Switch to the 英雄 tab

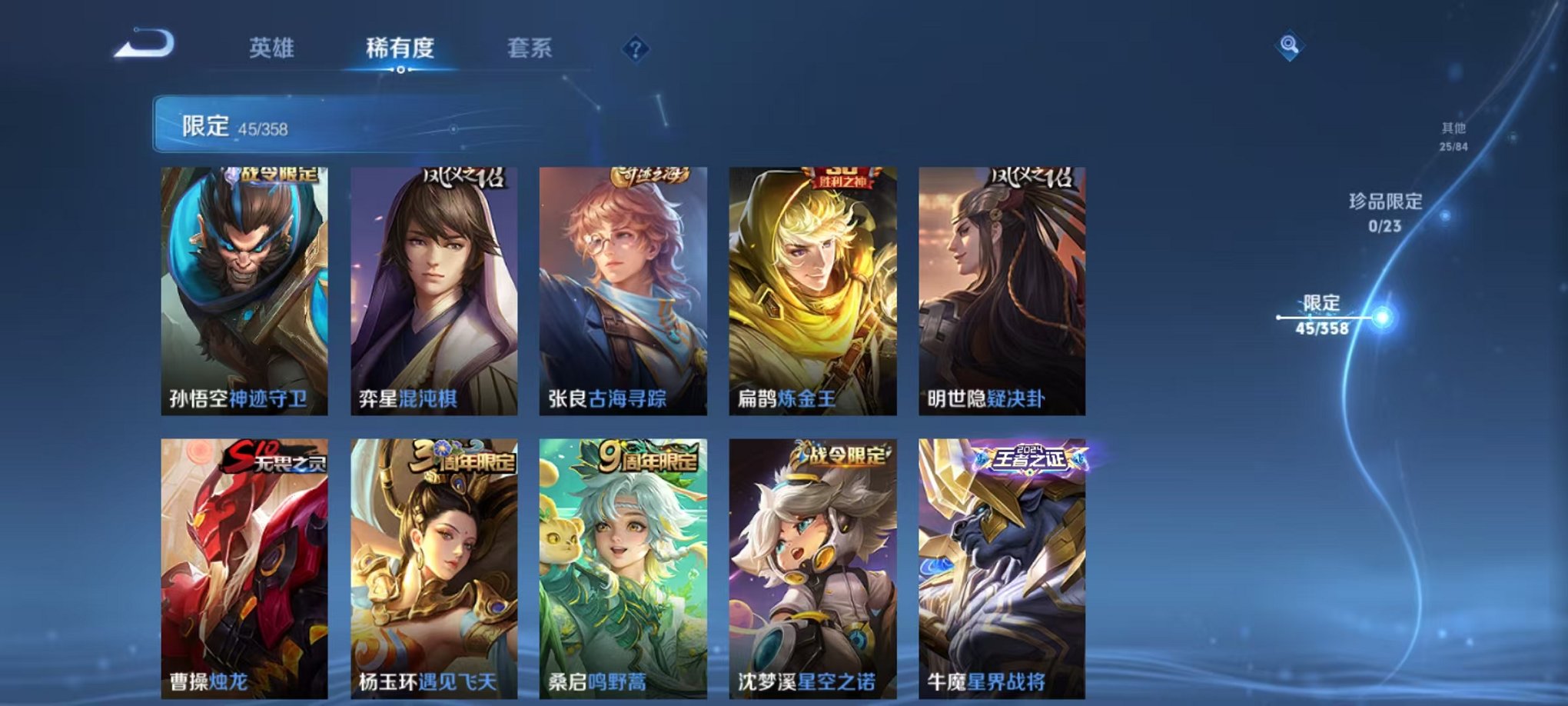click(x=273, y=48)
